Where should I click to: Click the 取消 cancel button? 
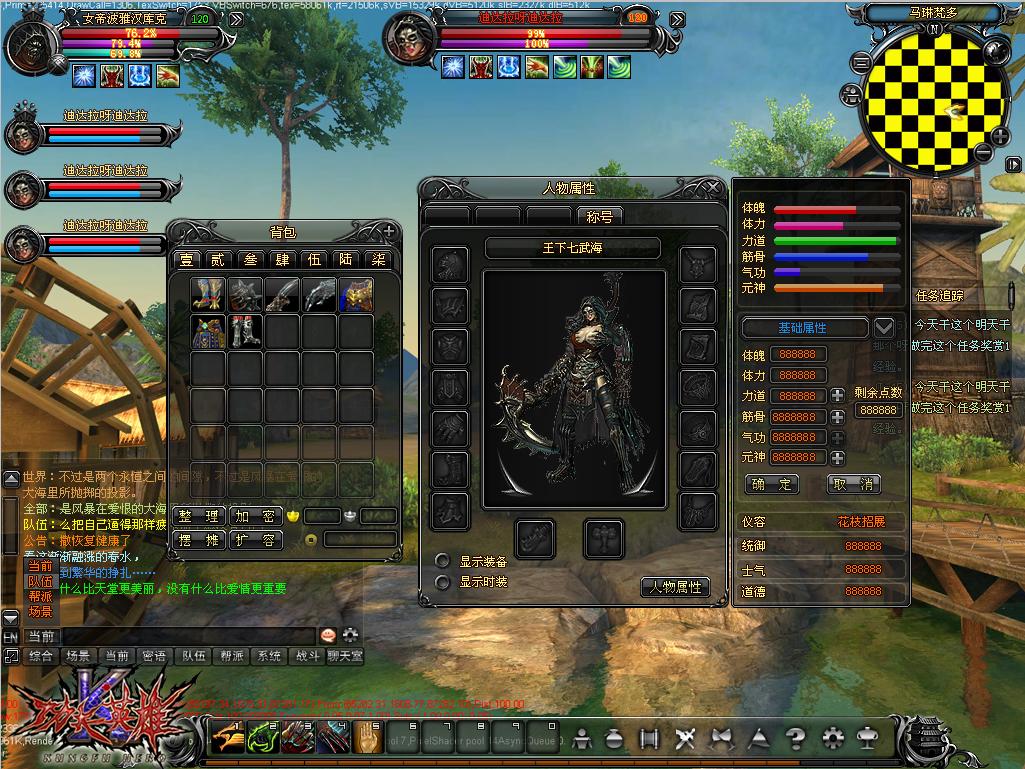[853, 484]
